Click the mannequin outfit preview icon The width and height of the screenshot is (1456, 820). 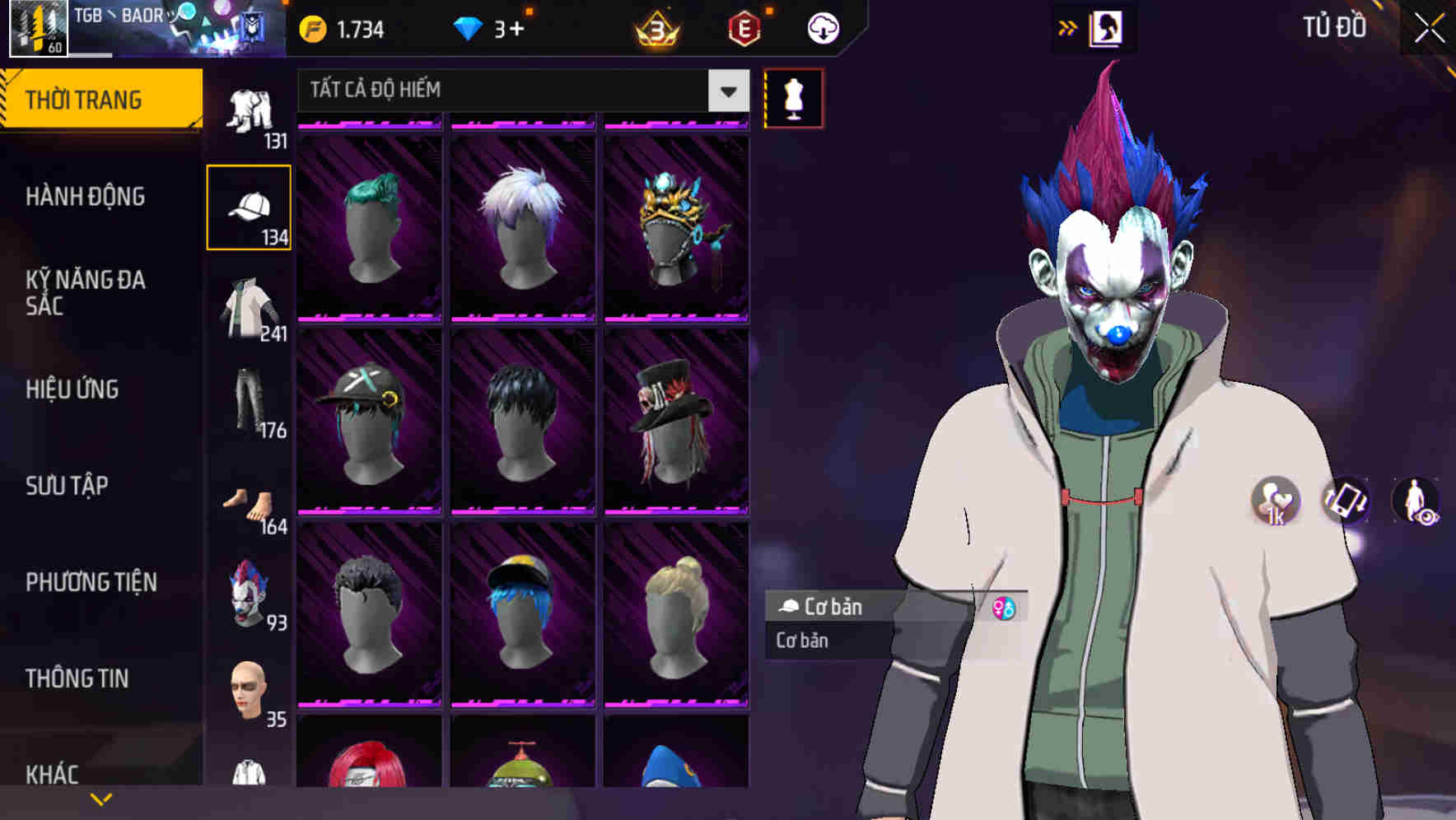tap(792, 97)
